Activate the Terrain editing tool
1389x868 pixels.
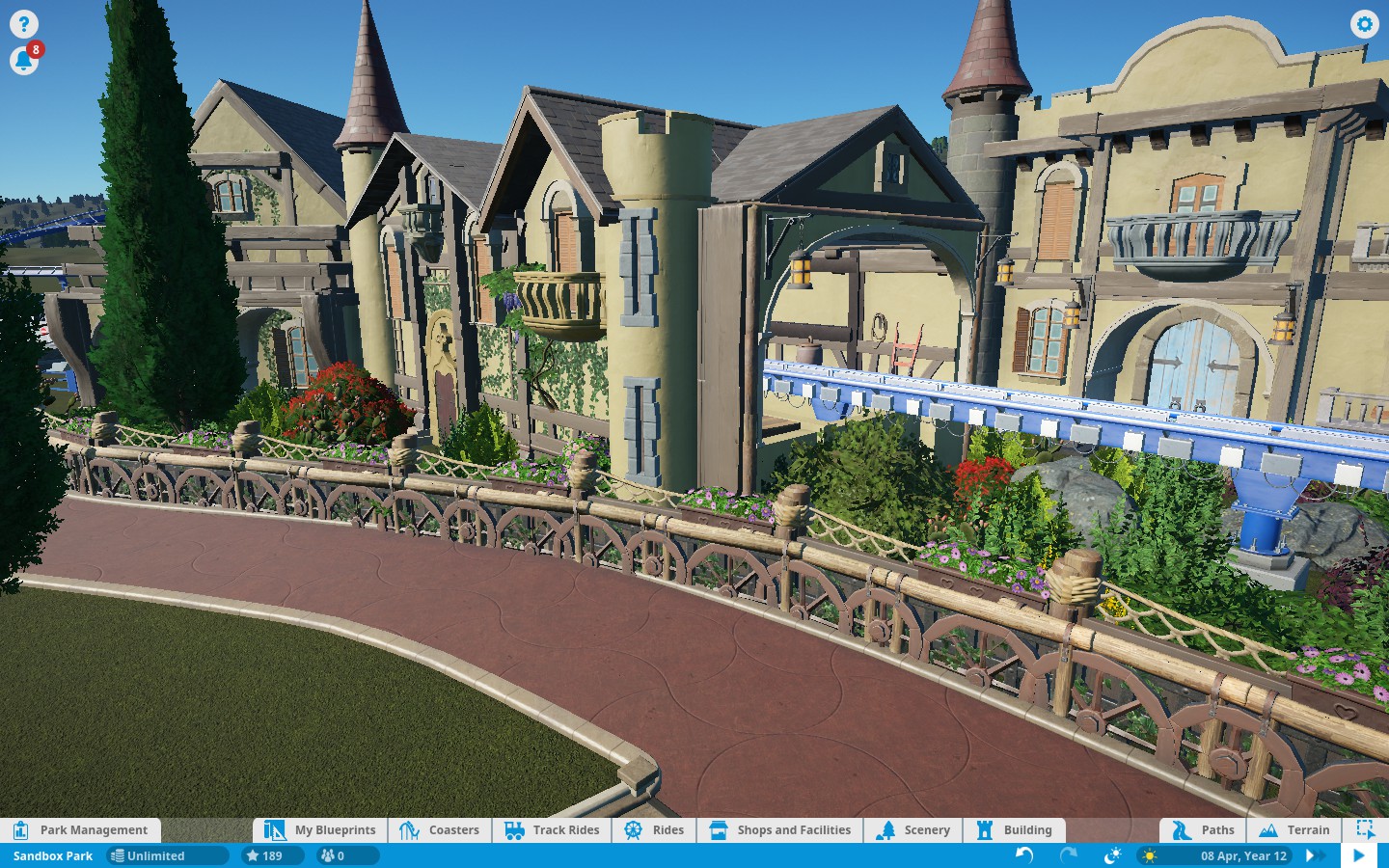tap(1294, 829)
